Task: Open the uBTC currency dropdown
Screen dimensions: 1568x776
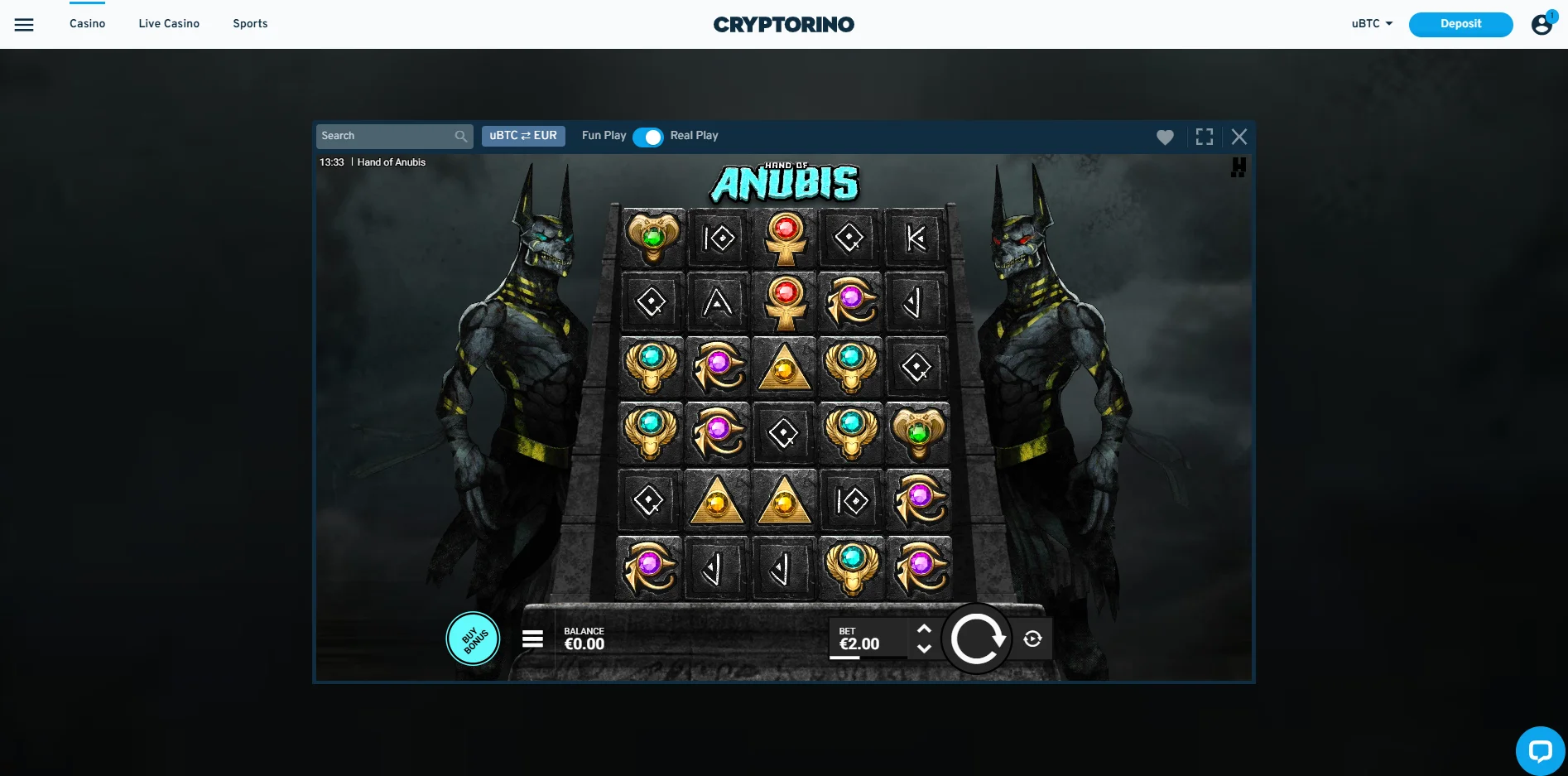Action: click(x=1370, y=24)
